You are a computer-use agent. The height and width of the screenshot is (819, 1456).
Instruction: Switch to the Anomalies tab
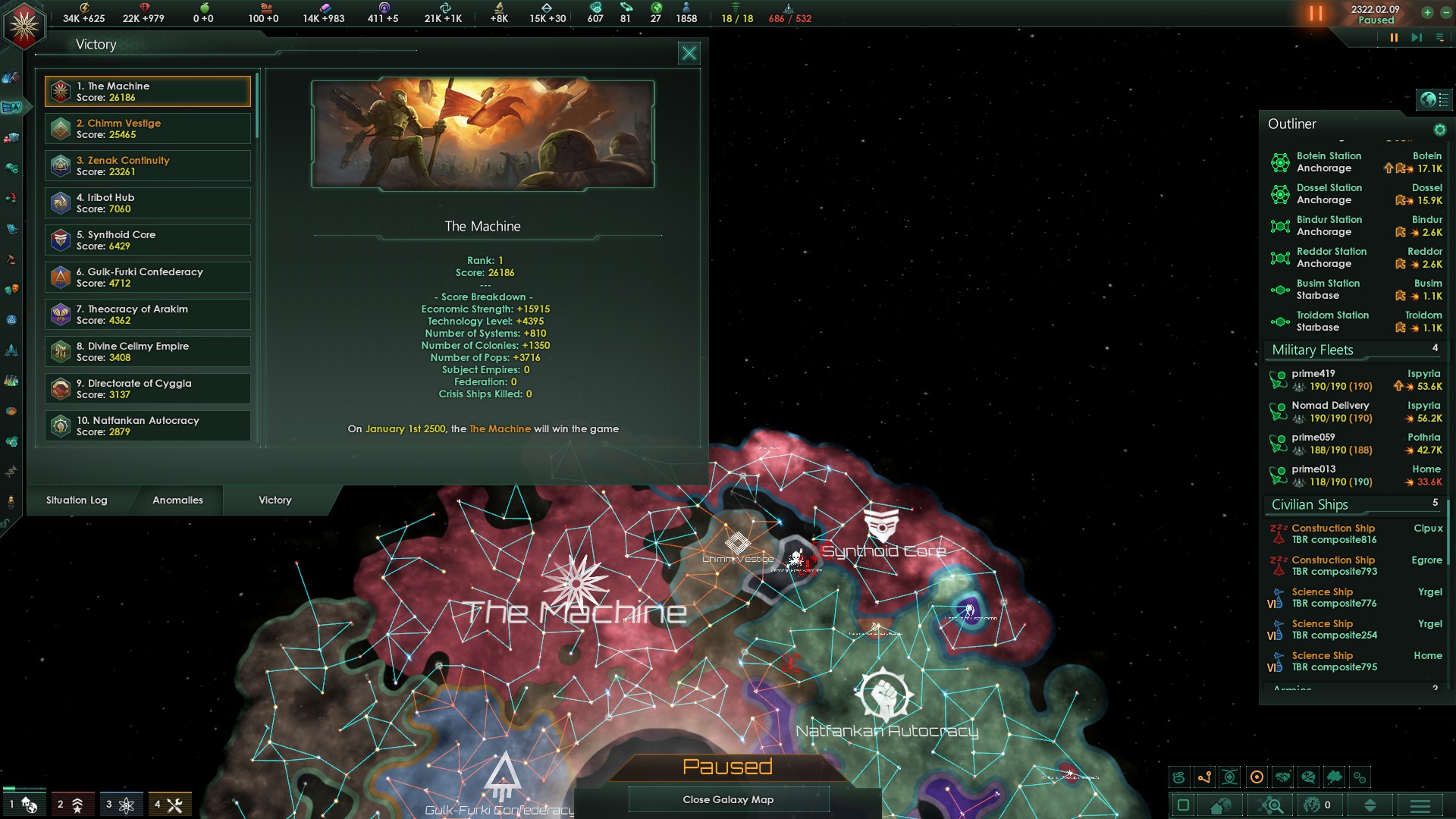(x=177, y=500)
